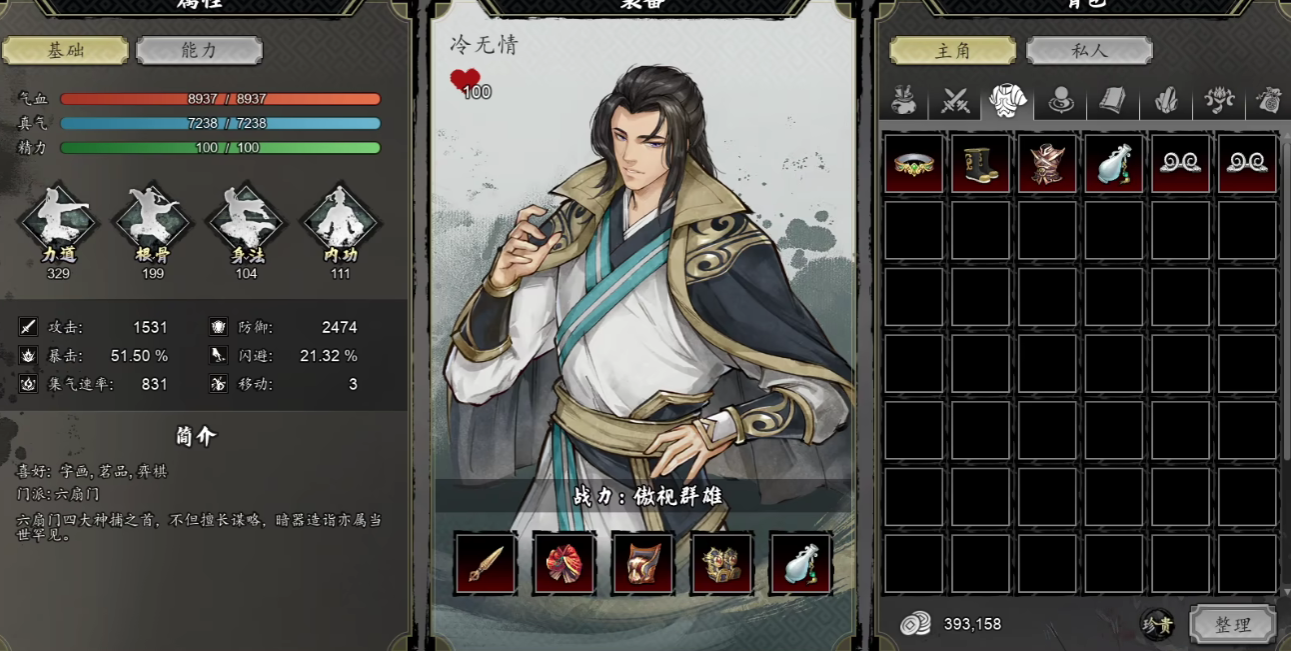The image size is (1291, 651).
Task: Open the 能力 abilities tab
Action: (x=199, y=50)
